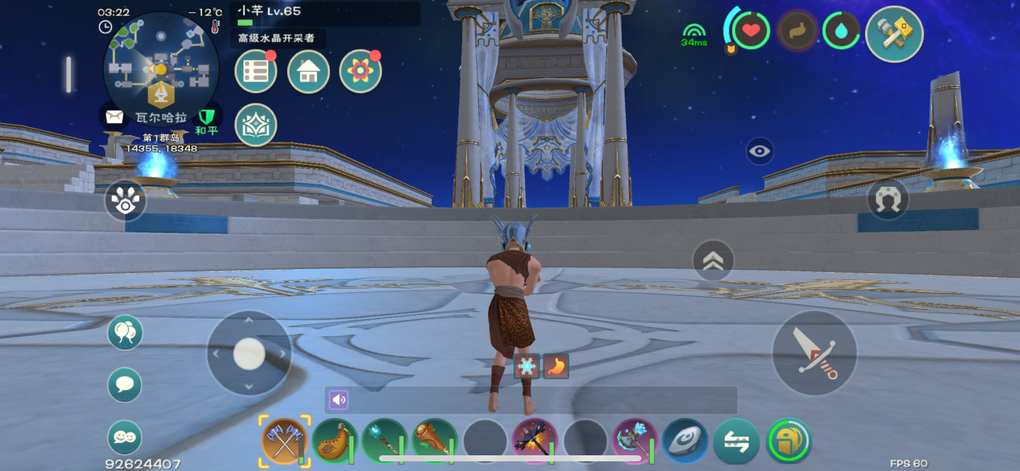Viewport: 1020px width, 471px height.
Task: Tap the house home button
Action: tap(308, 72)
